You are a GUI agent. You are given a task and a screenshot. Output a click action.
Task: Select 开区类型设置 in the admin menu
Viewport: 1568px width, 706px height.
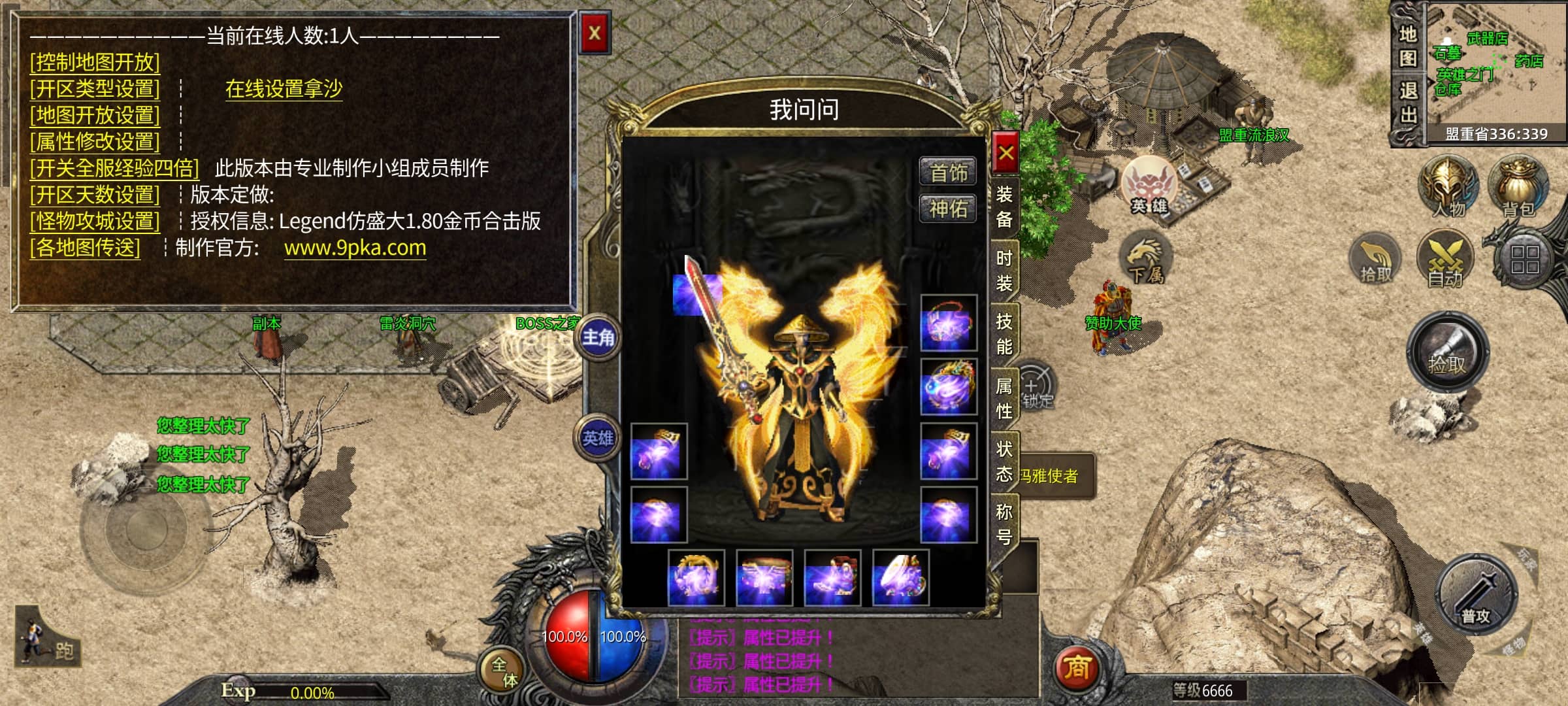95,88
